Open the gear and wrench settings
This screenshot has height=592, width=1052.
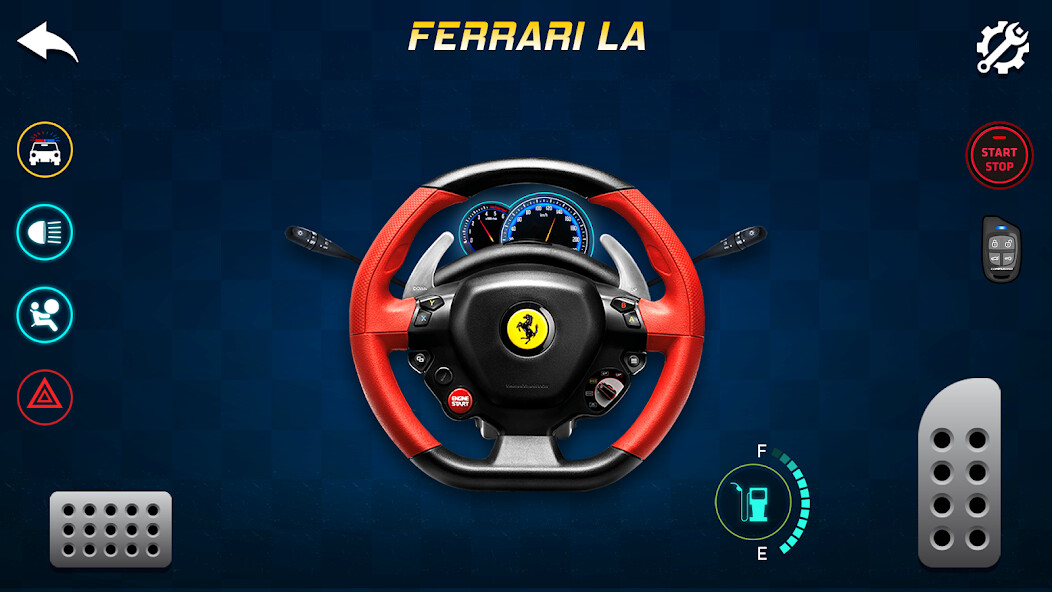click(1002, 47)
